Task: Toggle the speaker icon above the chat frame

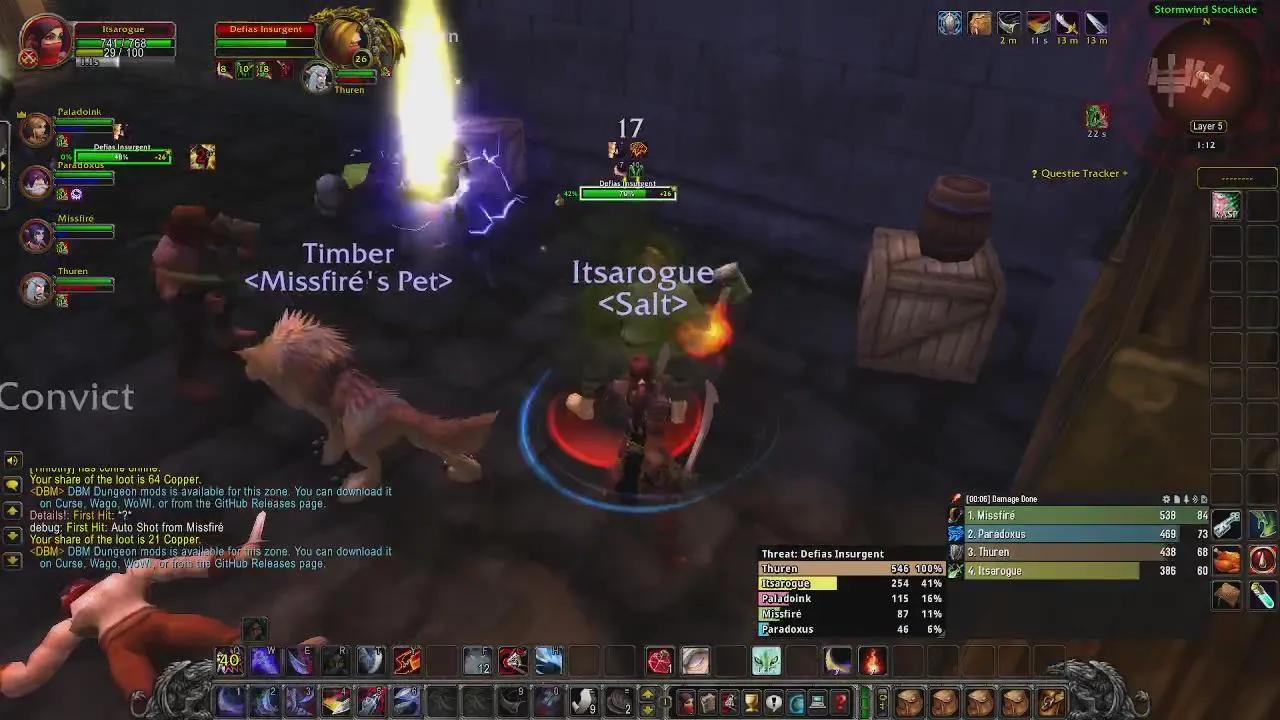Action: coord(13,461)
